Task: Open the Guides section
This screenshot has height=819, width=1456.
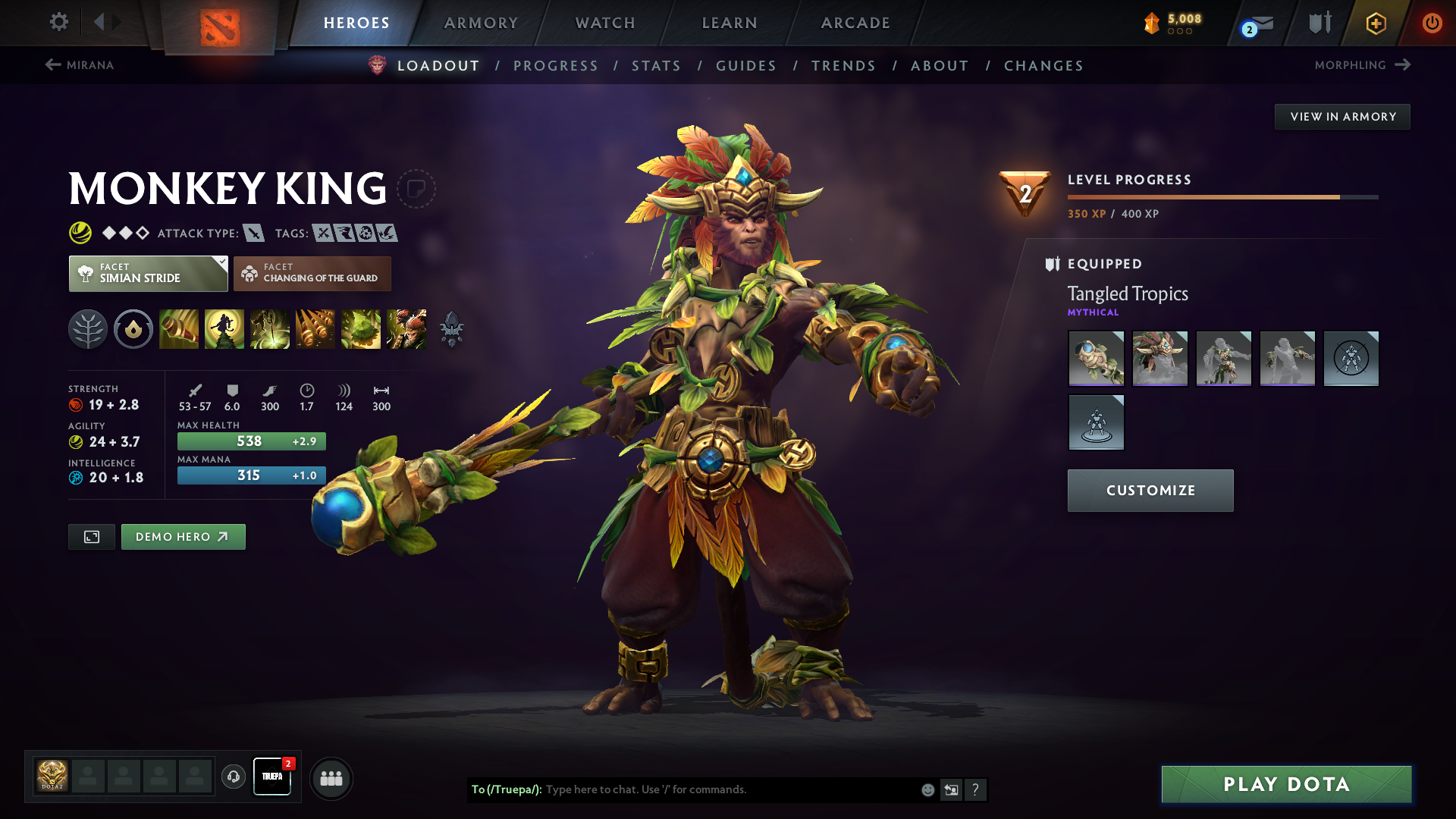Action: [746, 66]
